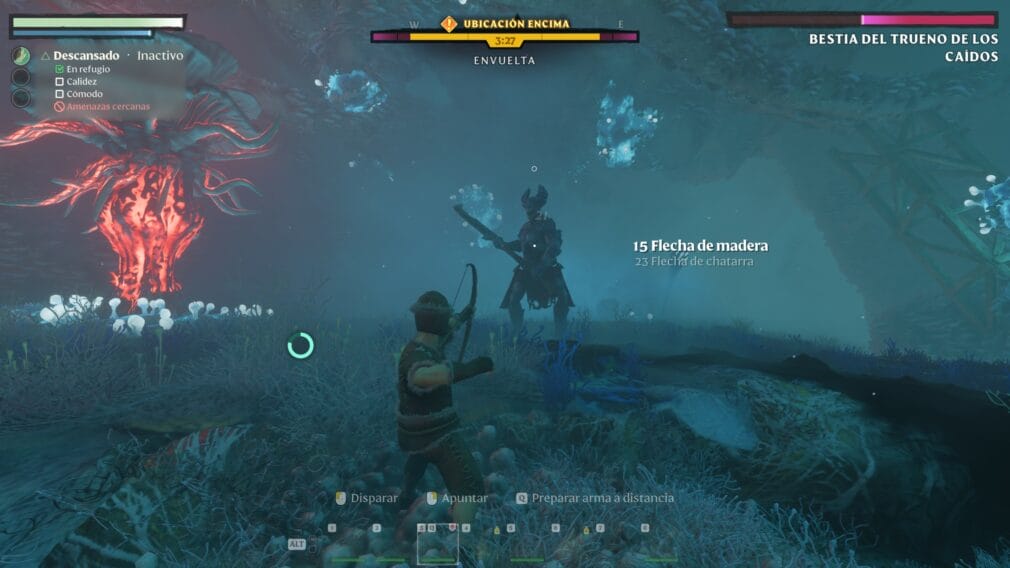
Task: Switch to Flecha de chatarra ammo
Action: [693, 262]
